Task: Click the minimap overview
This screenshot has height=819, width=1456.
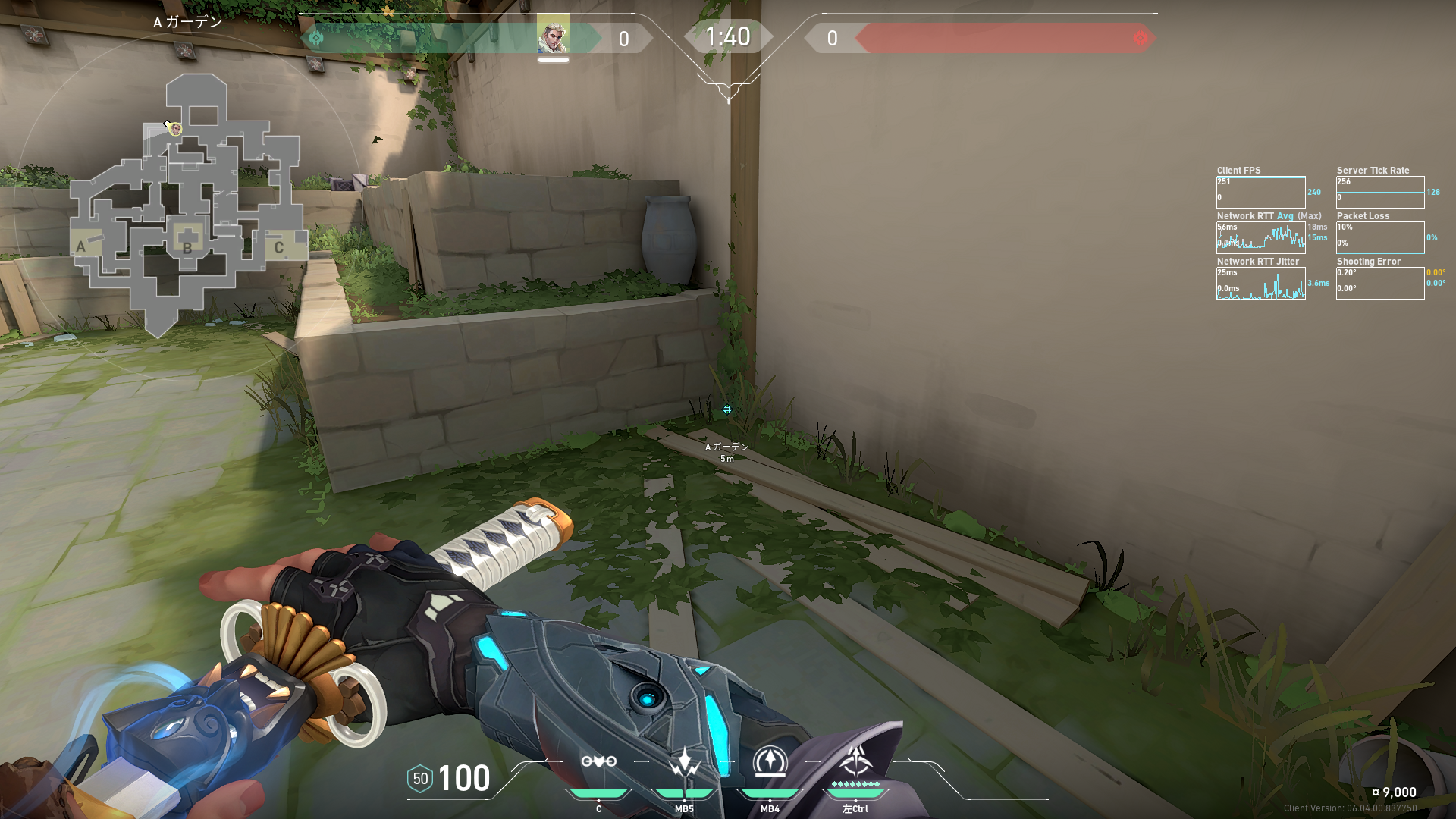Action: point(187,205)
